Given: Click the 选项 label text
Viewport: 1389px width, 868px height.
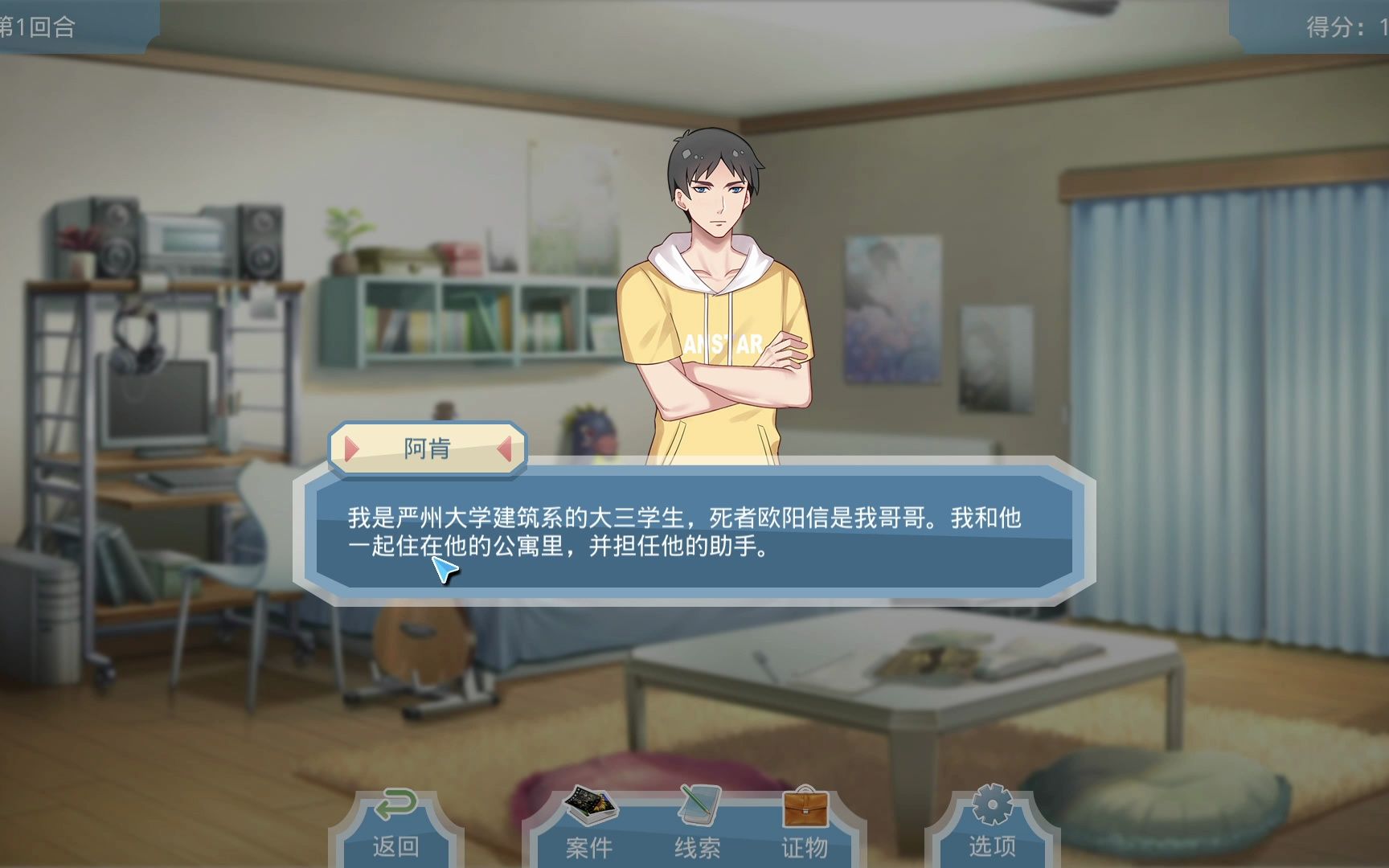Looking at the screenshot, I should tap(994, 846).
